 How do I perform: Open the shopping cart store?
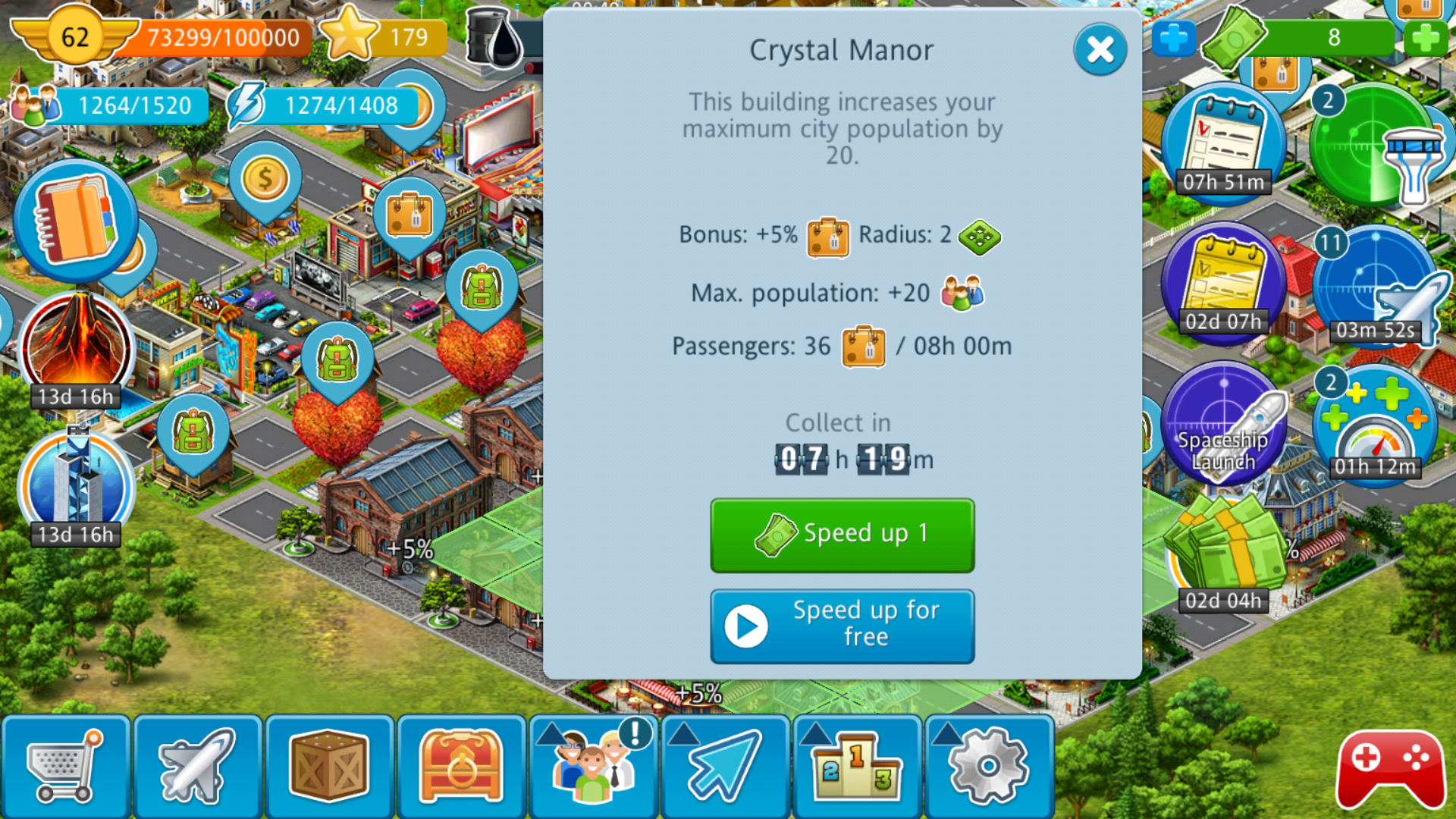point(66,767)
